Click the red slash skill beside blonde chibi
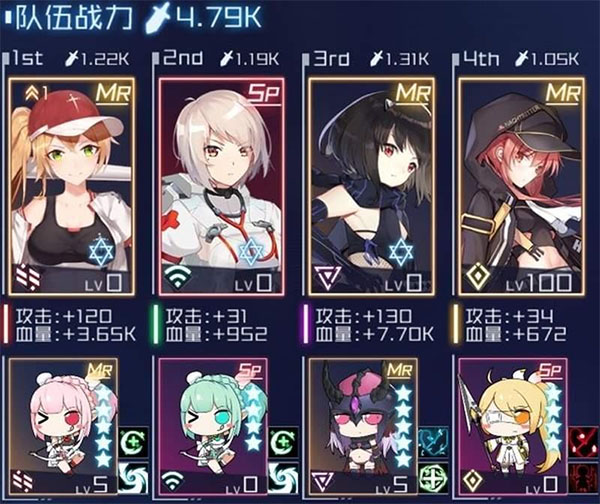 [x=583, y=440]
